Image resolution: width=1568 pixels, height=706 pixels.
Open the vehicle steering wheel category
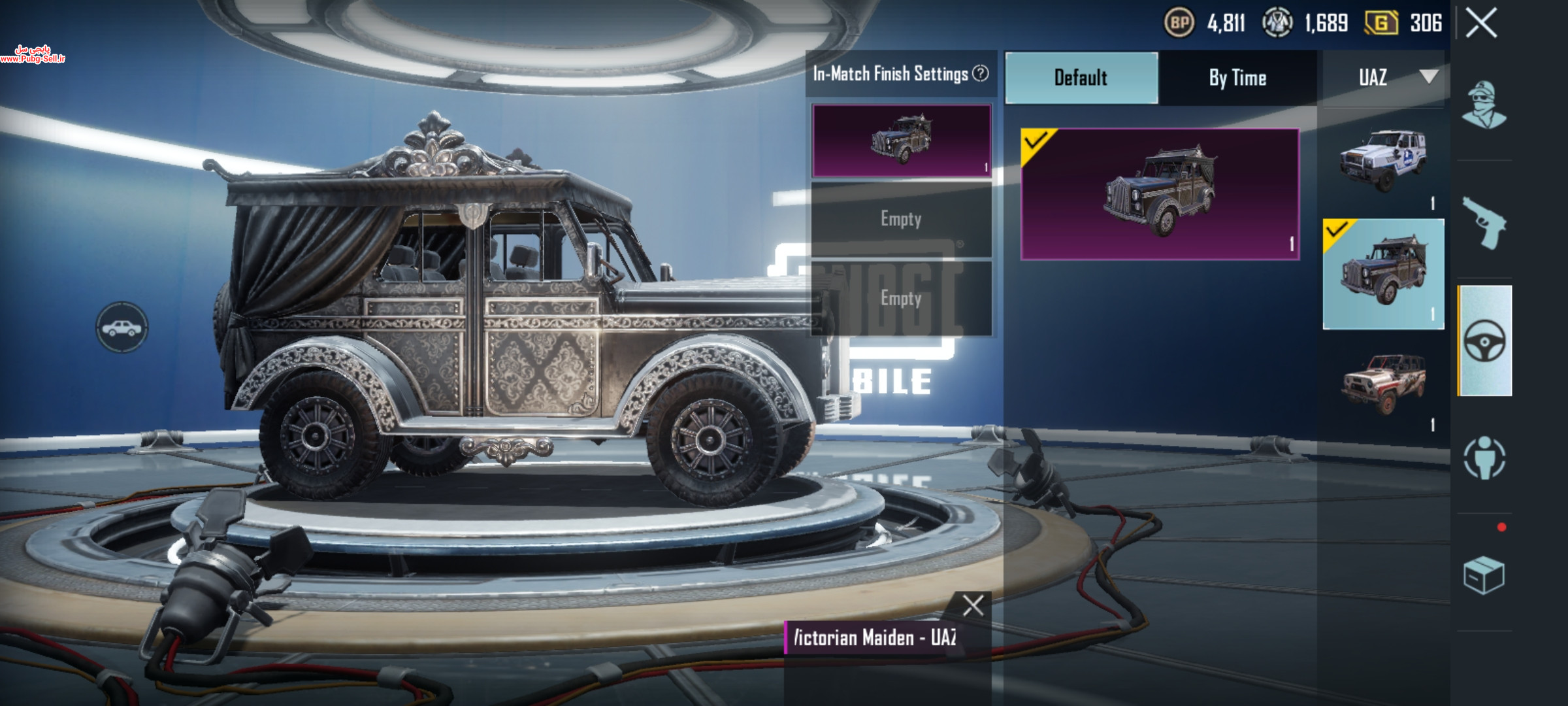[1485, 341]
